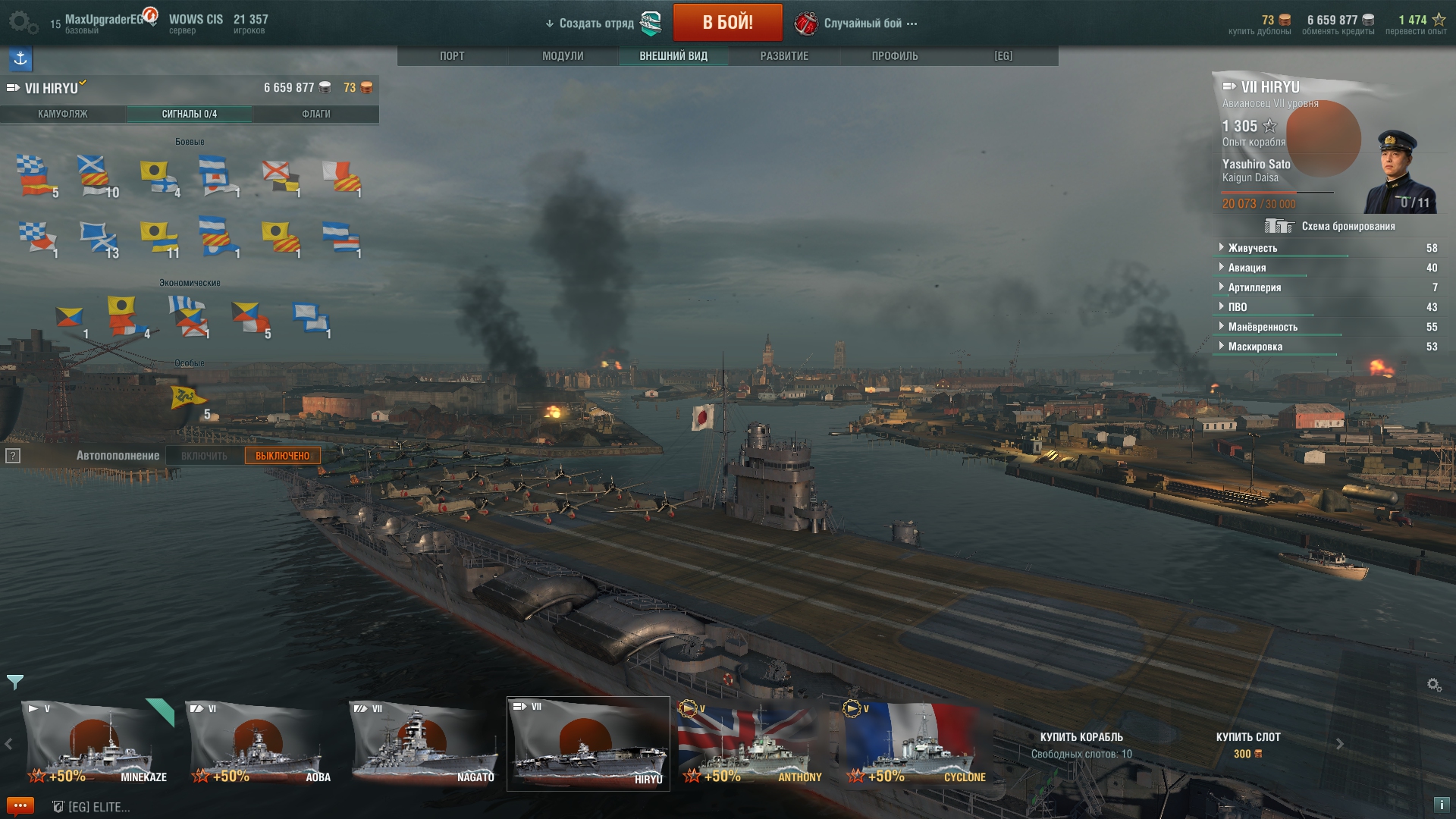The image size is (1456, 819).
Task: Select the Minekaze ship in the carousel
Action: [97, 744]
